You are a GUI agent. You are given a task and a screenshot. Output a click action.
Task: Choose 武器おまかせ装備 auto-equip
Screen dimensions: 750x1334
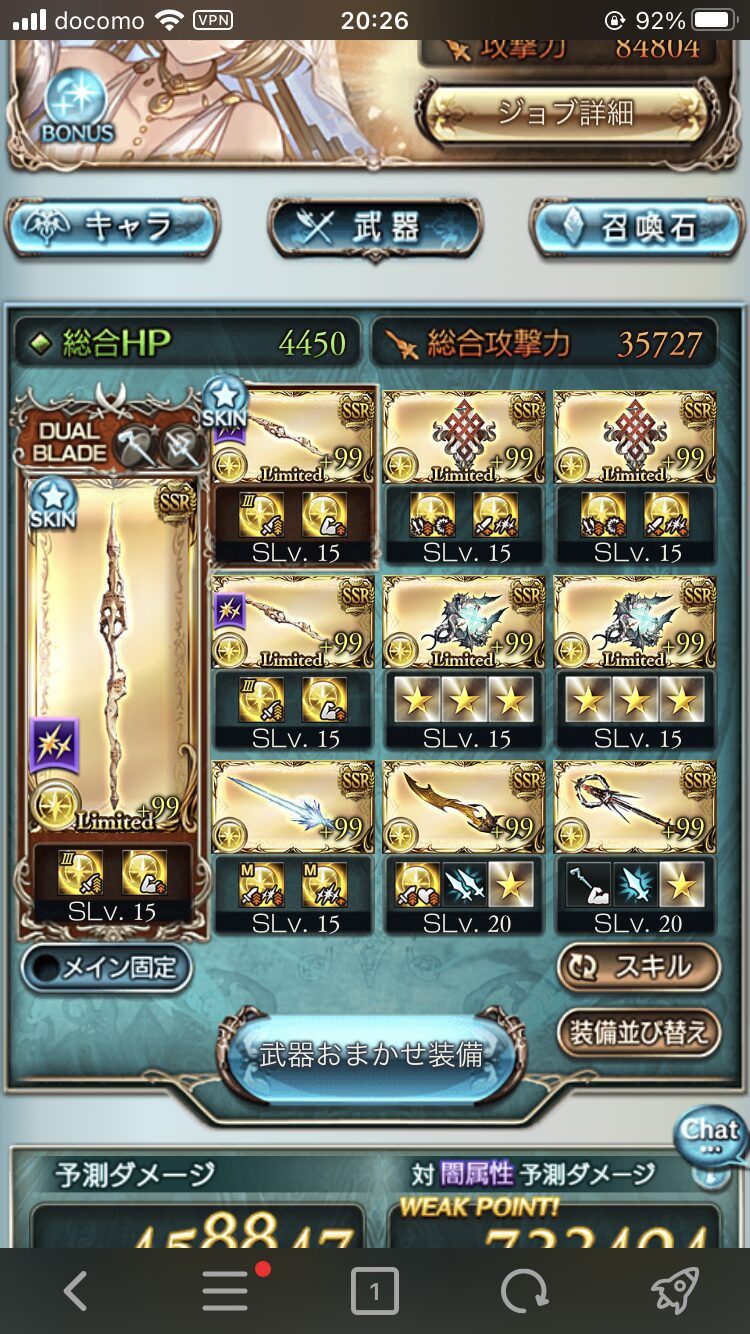tap(372, 1054)
